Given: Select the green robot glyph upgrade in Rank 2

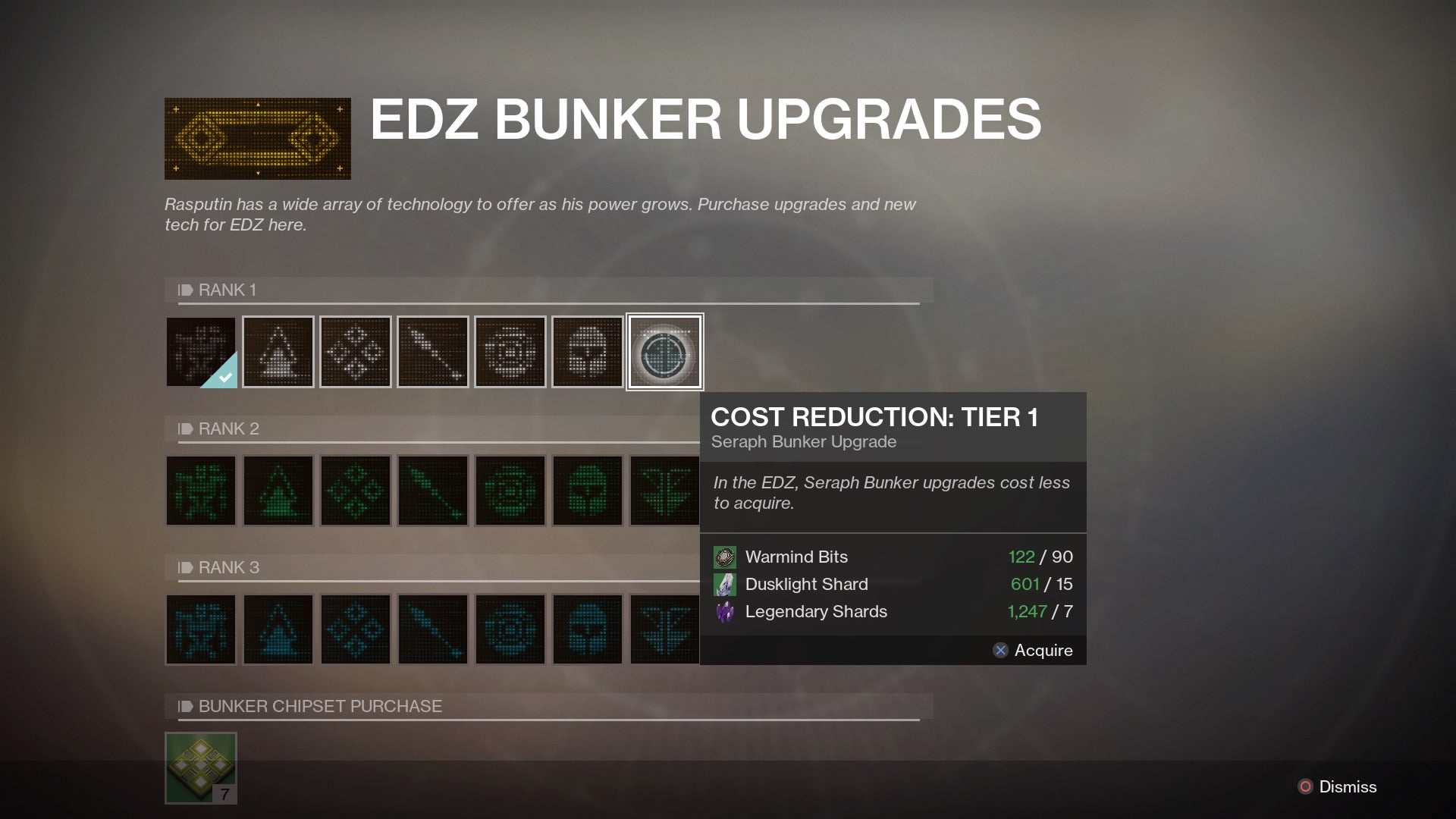Looking at the screenshot, I should [201, 491].
